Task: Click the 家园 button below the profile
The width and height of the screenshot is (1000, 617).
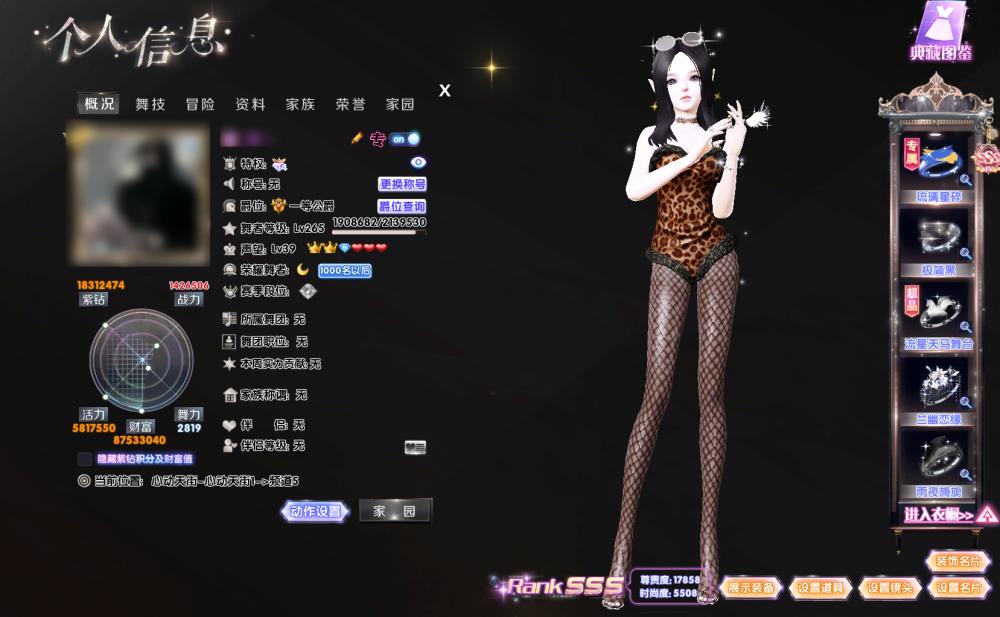Action: pos(395,511)
